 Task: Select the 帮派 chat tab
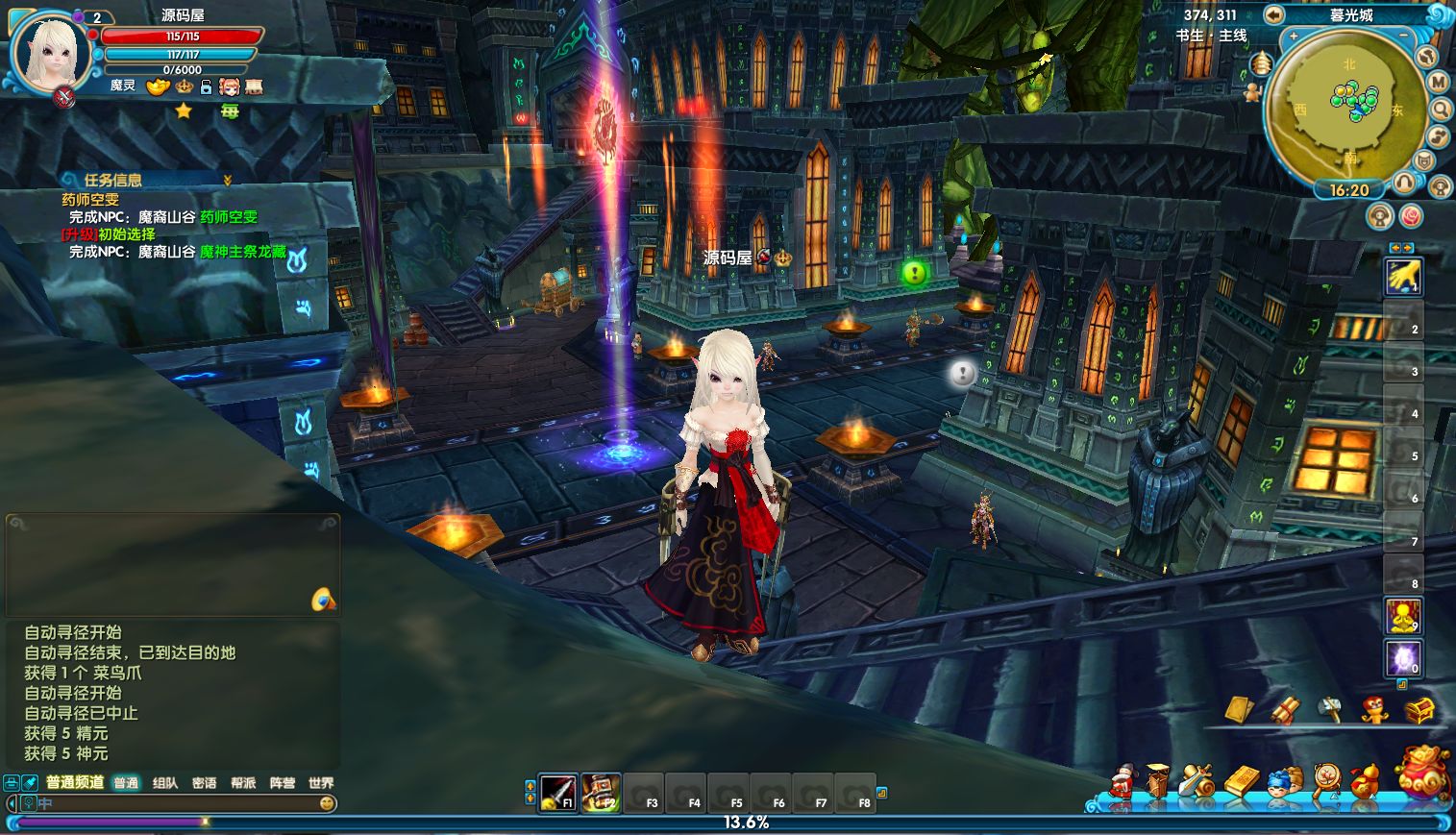click(x=243, y=783)
